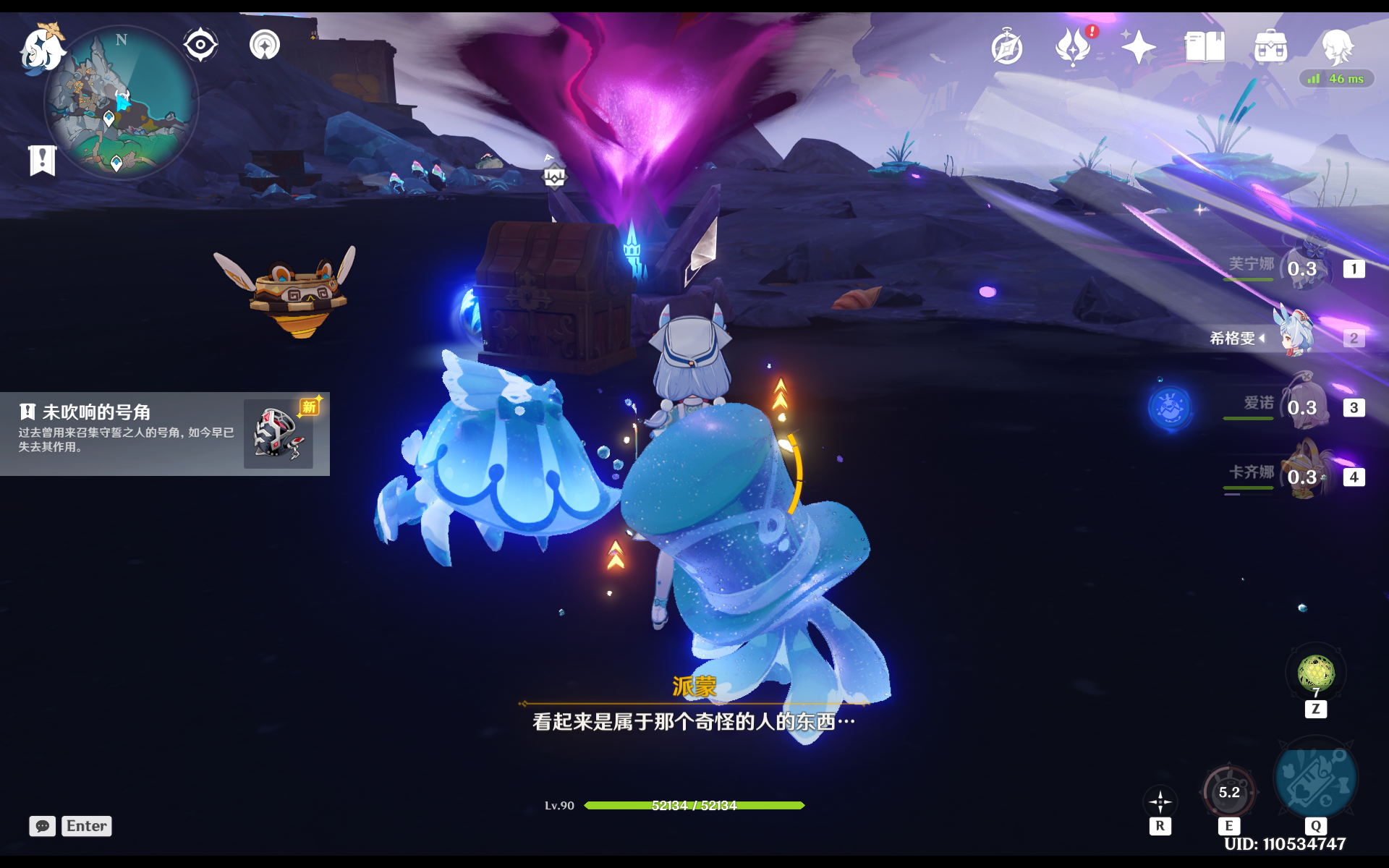This screenshot has width=1389, height=868.
Task: Open the Wish star icon
Action: click(1139, 48)
